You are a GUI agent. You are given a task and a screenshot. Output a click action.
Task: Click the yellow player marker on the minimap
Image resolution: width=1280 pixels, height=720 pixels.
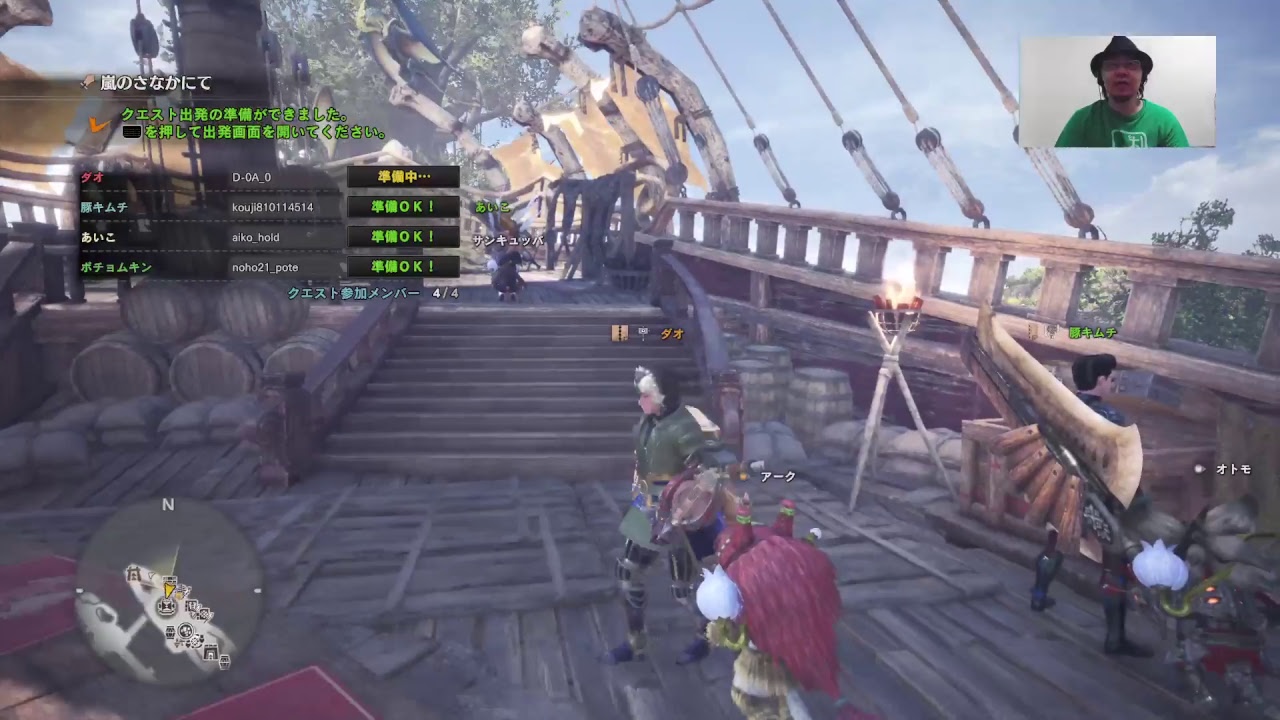[169, 590]
